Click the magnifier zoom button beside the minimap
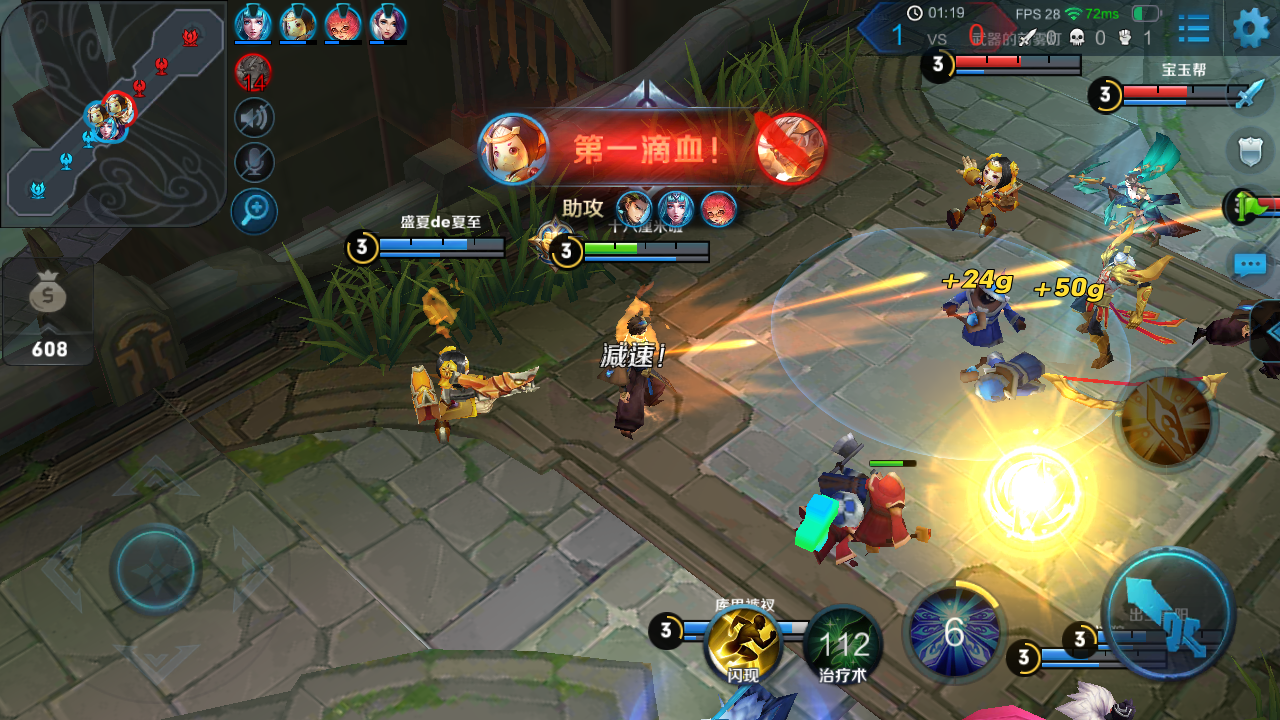The width and height of the screenshot is (1280, 720). (x=254, y=210)
